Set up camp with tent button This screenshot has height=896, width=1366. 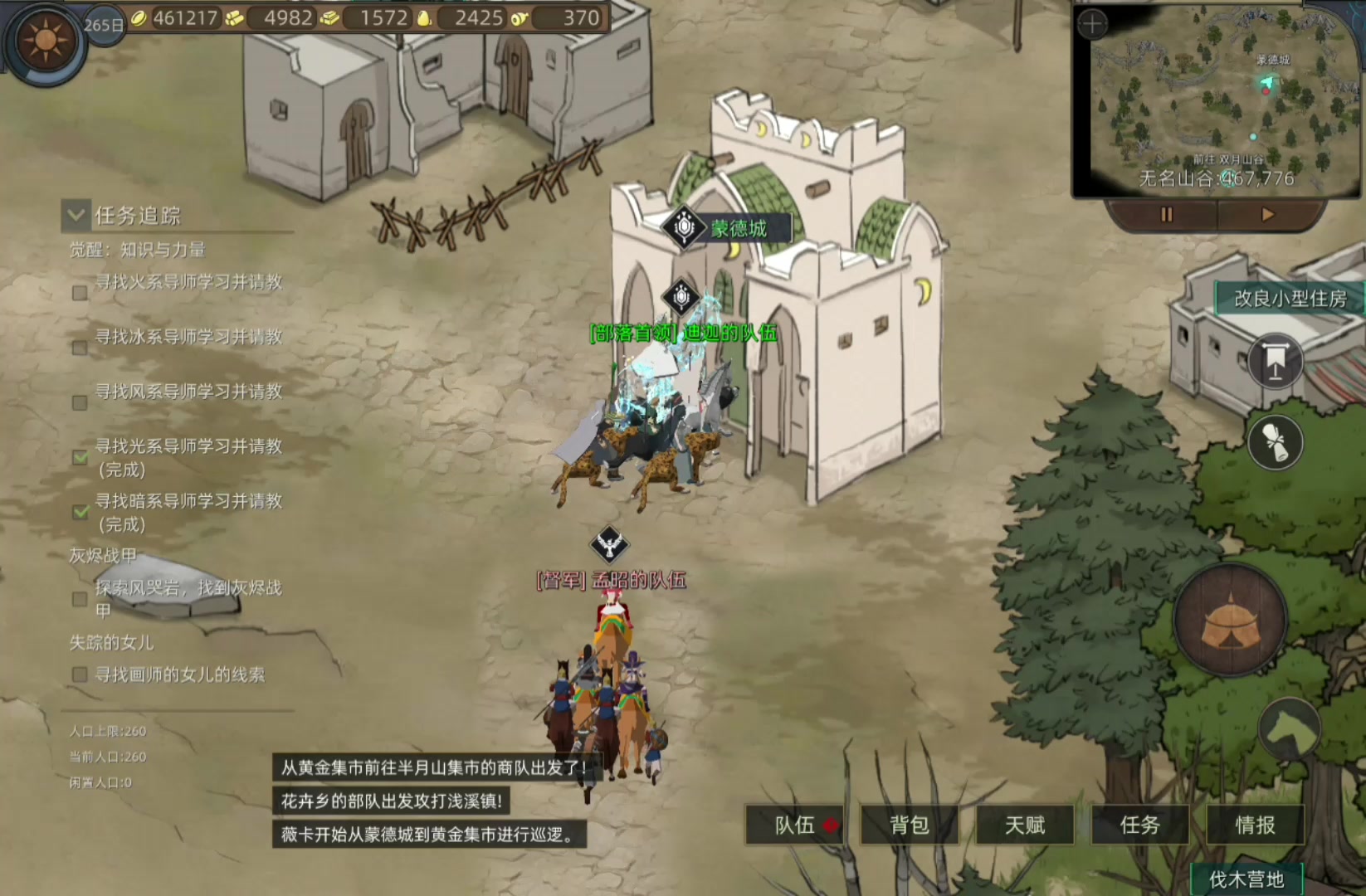pyautogui.click(x=1231, y=621)
